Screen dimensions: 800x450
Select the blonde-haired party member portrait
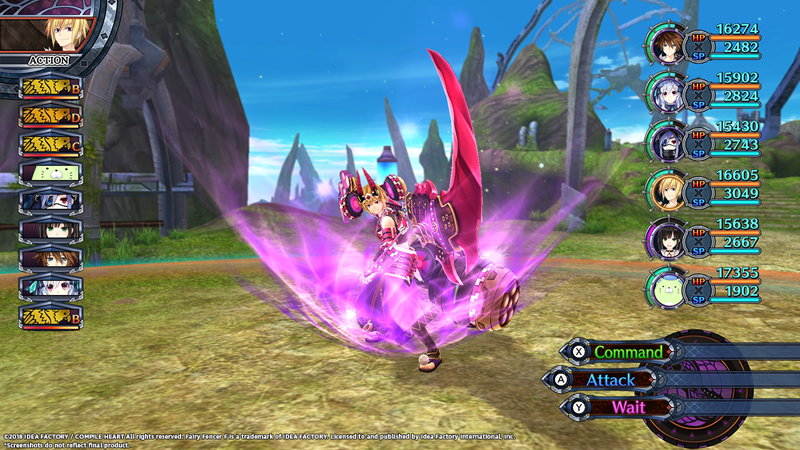point(668,190)
